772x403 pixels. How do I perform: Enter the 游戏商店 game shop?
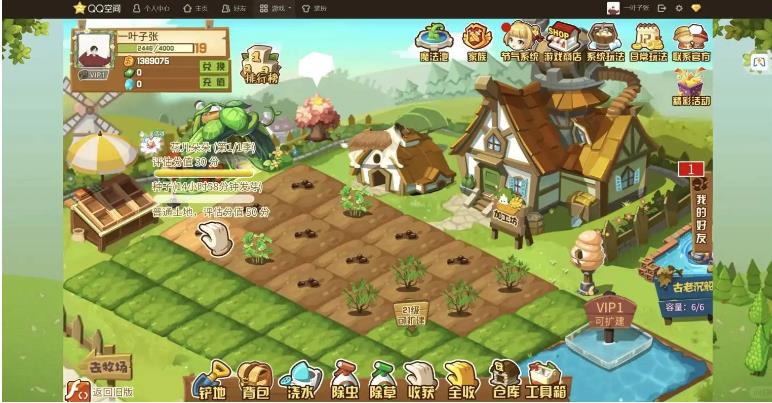click(x=562, y=43)
